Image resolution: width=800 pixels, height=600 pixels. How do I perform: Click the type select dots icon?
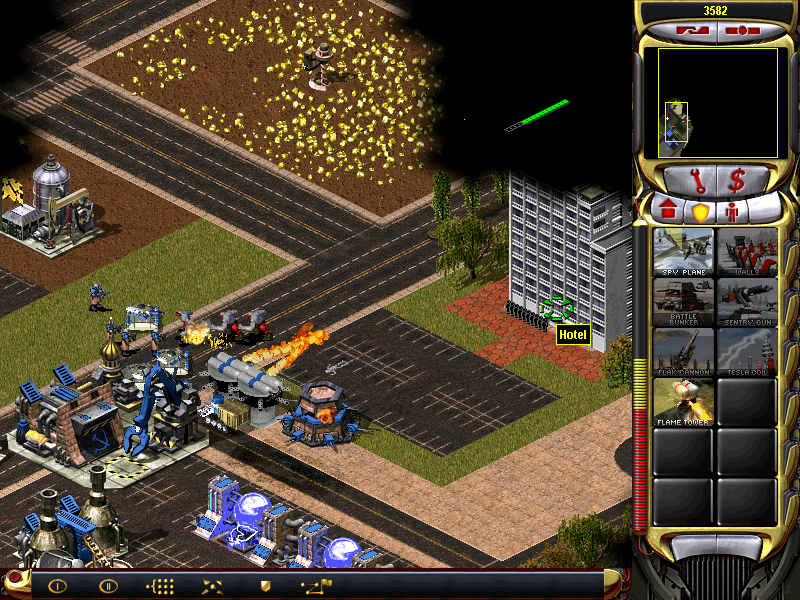[160, 585]
